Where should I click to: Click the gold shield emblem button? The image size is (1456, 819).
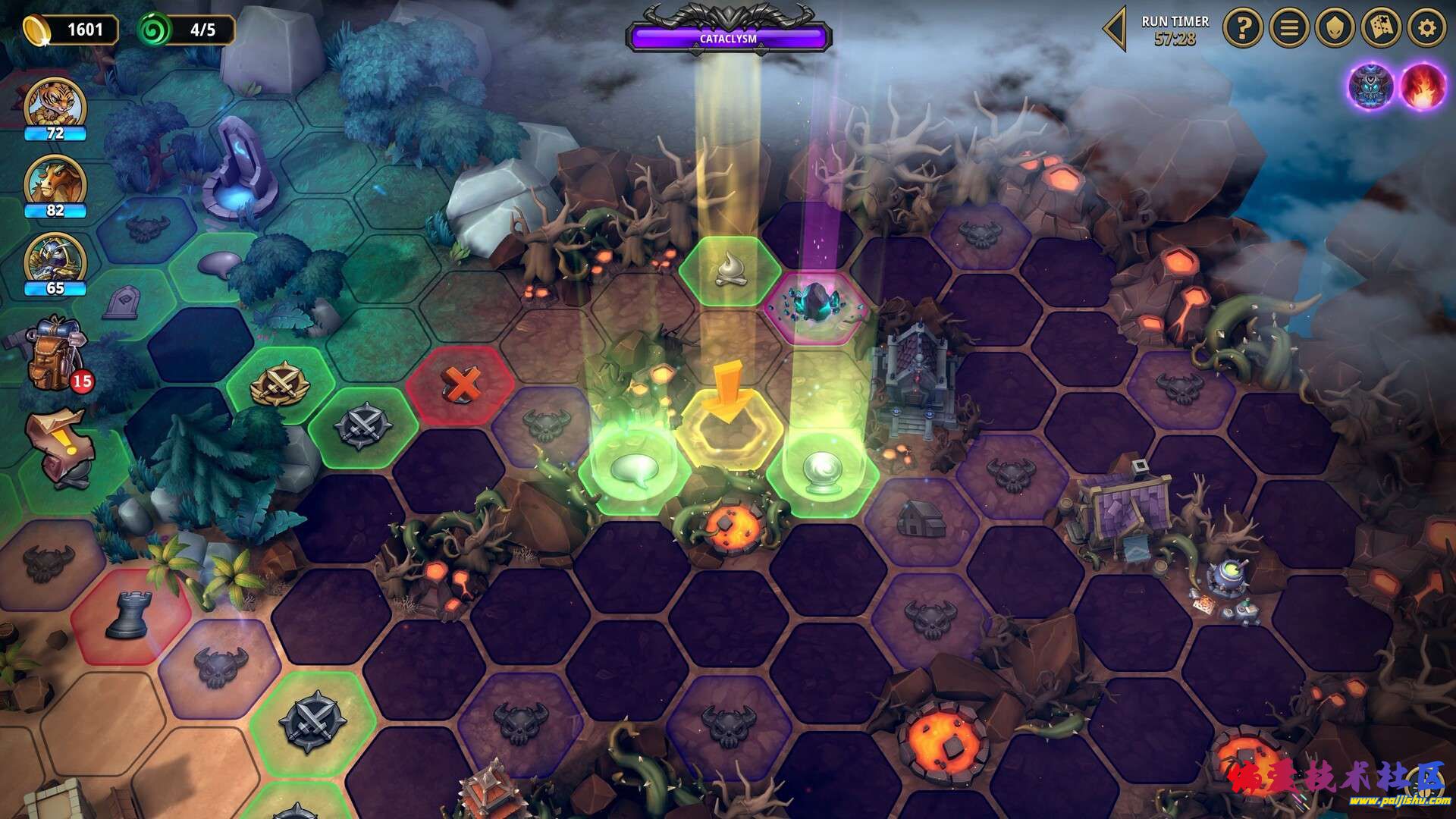click(x=1335, y=29)
